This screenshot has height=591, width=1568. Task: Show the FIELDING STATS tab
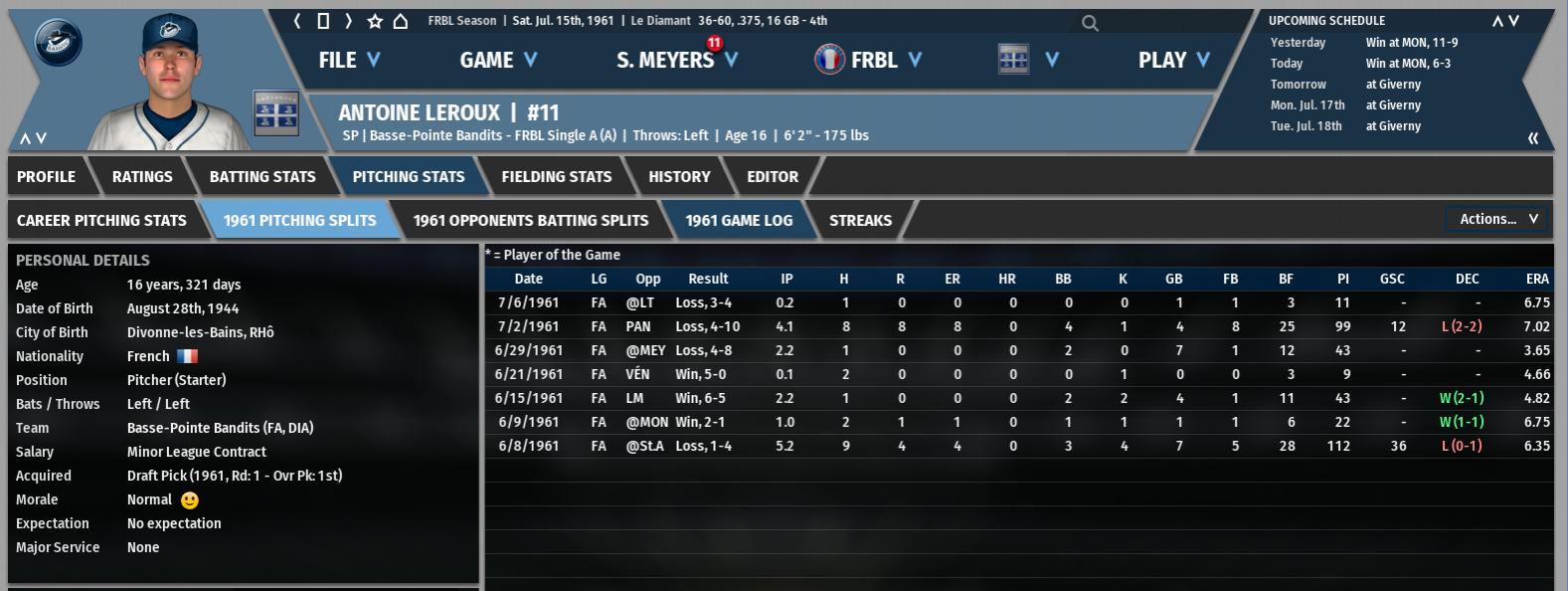(556, 177)
